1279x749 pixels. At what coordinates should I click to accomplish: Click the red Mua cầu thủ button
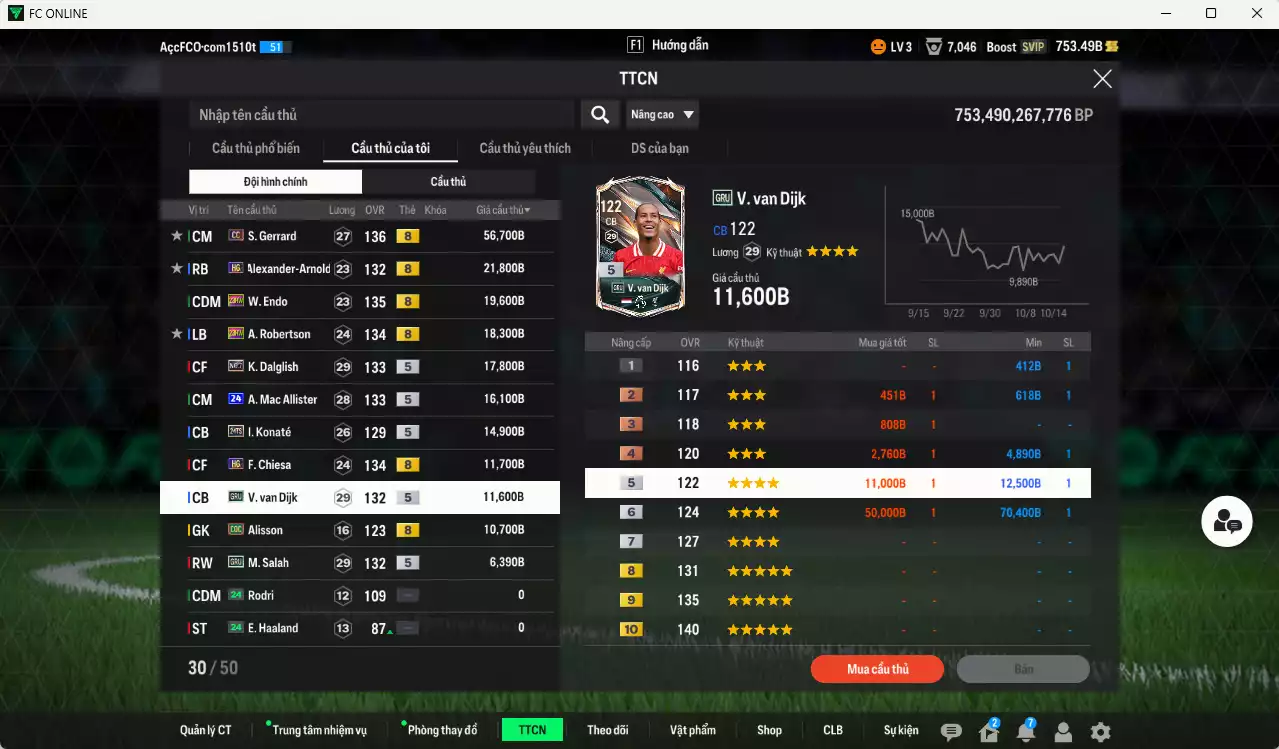click(x=877, y=669)
